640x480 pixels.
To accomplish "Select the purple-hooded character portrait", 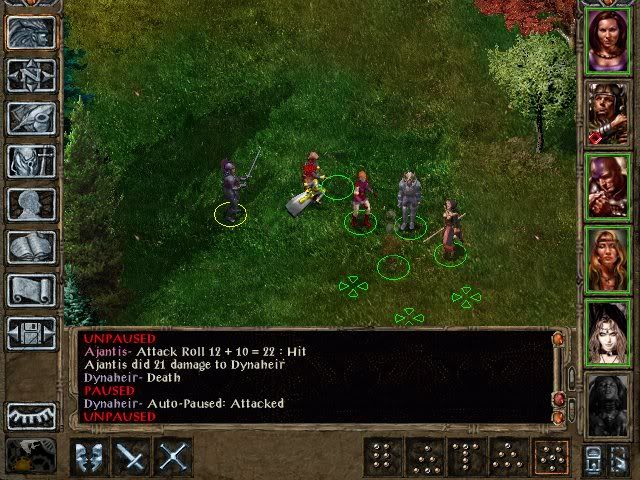I will (606, 184).
